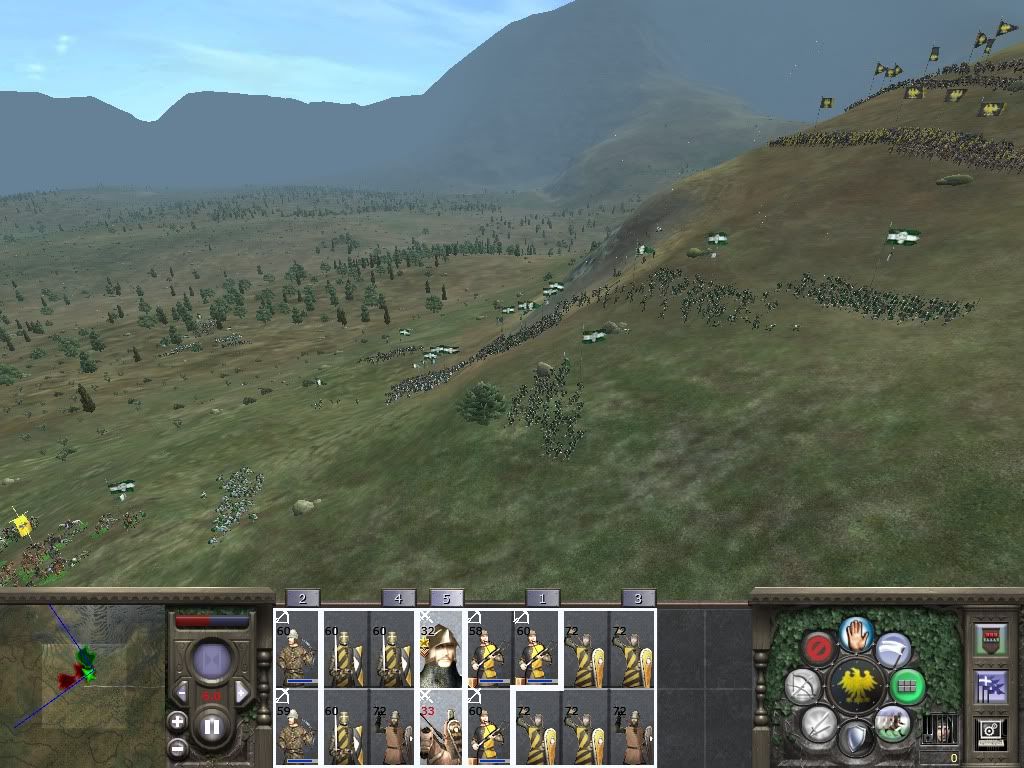1024x768 pixels.
Task: Toggle guard mode shield icon
Action: tap(855, 739)
